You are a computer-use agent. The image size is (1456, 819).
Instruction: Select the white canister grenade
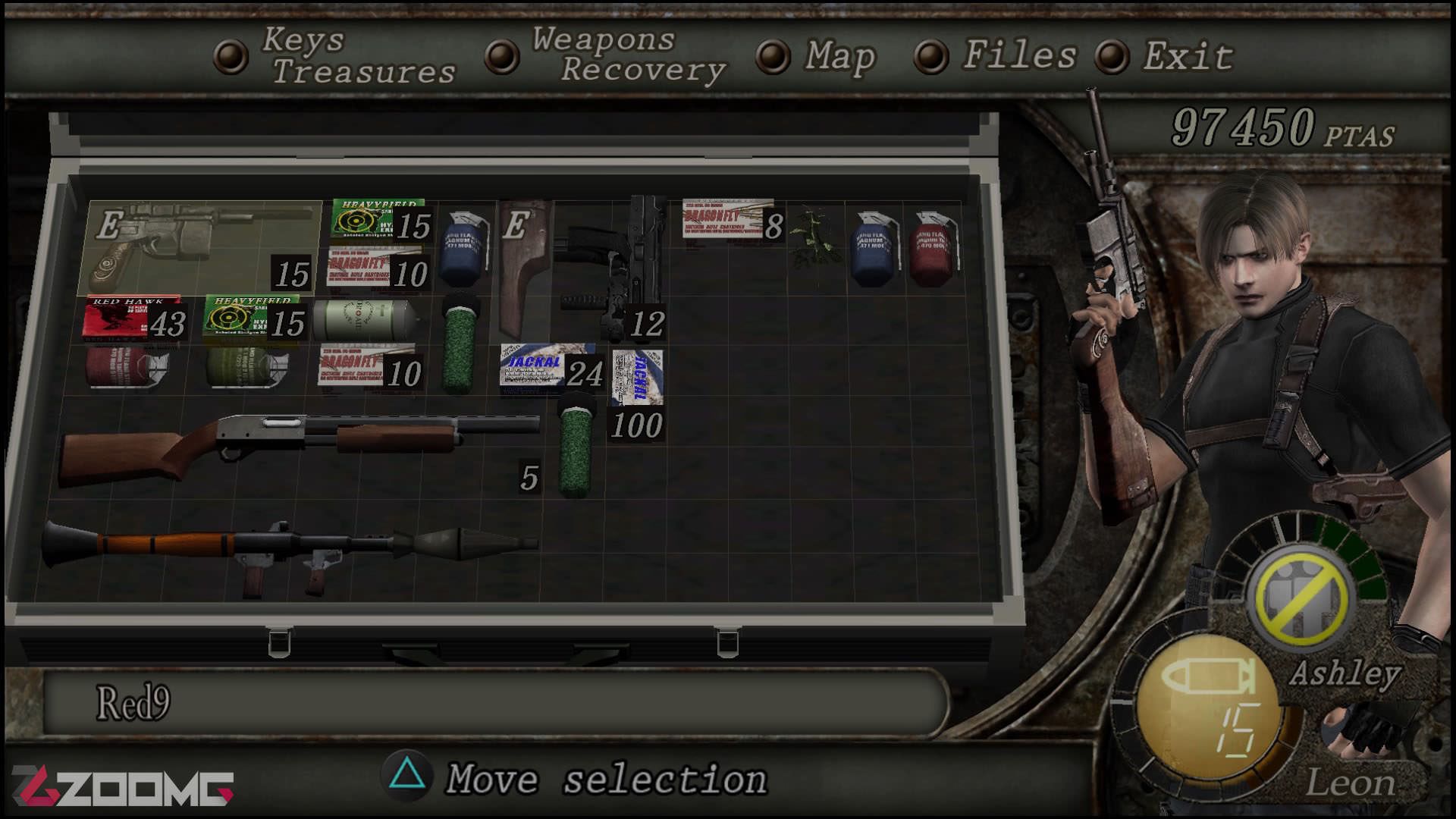tap(364, 320)
